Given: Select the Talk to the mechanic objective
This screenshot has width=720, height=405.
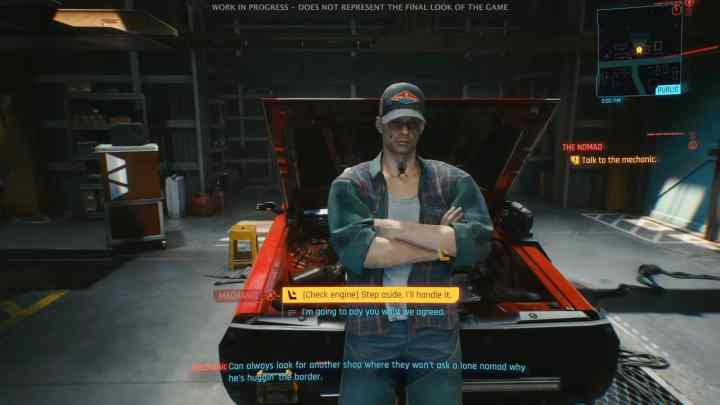Looking at the screenshot, I should pyautogui.click(x=618, y=160).
